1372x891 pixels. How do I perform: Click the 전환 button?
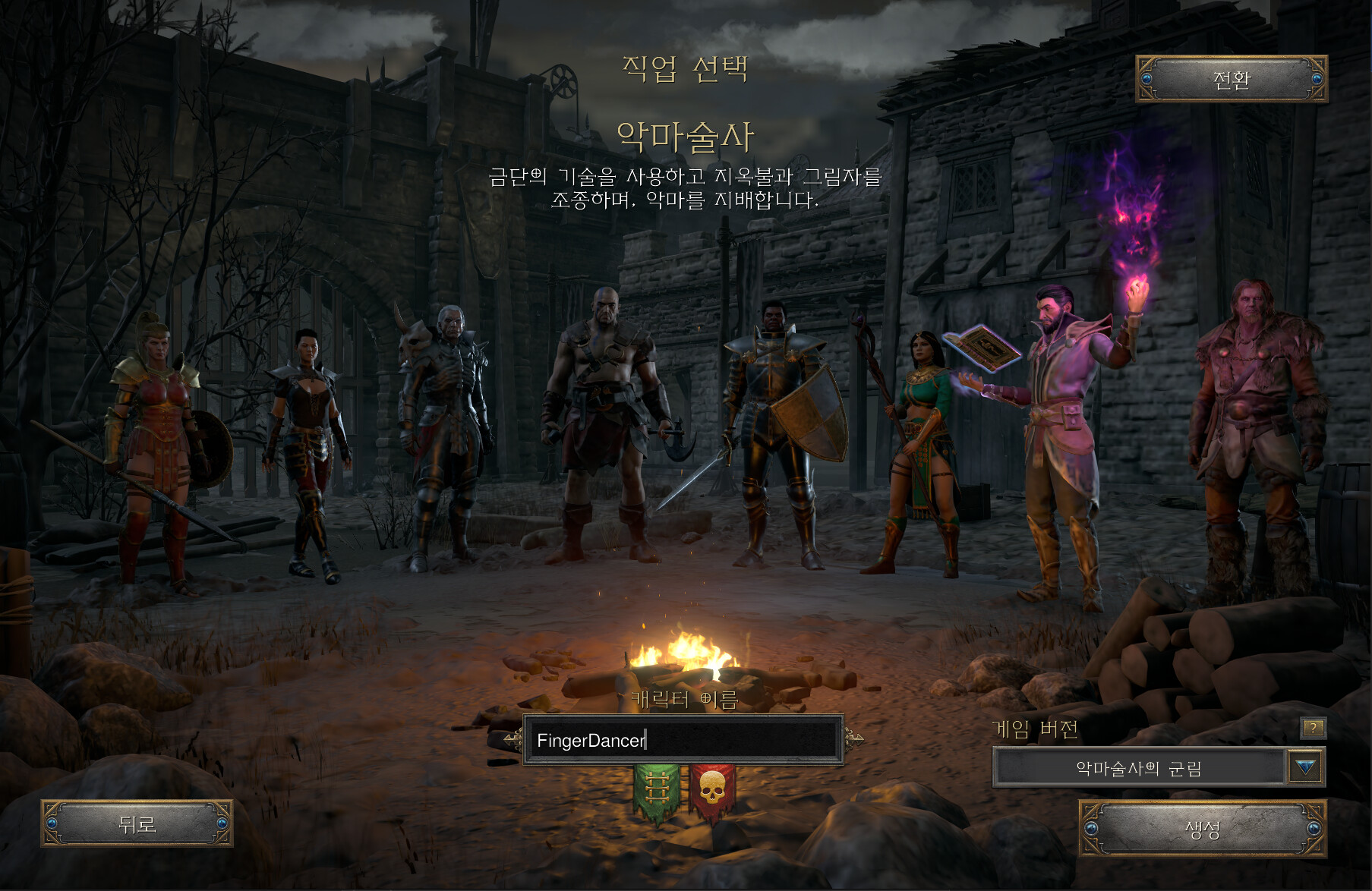click(x=1231, y=79)
